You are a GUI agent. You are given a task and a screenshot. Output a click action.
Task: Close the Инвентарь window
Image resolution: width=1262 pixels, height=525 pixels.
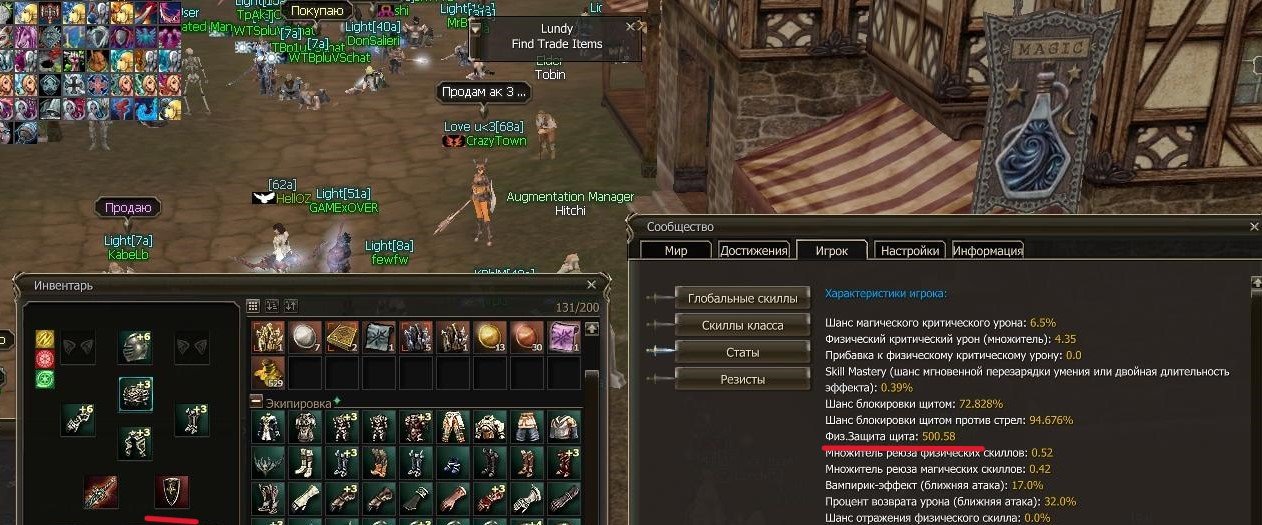pos(593,285)
